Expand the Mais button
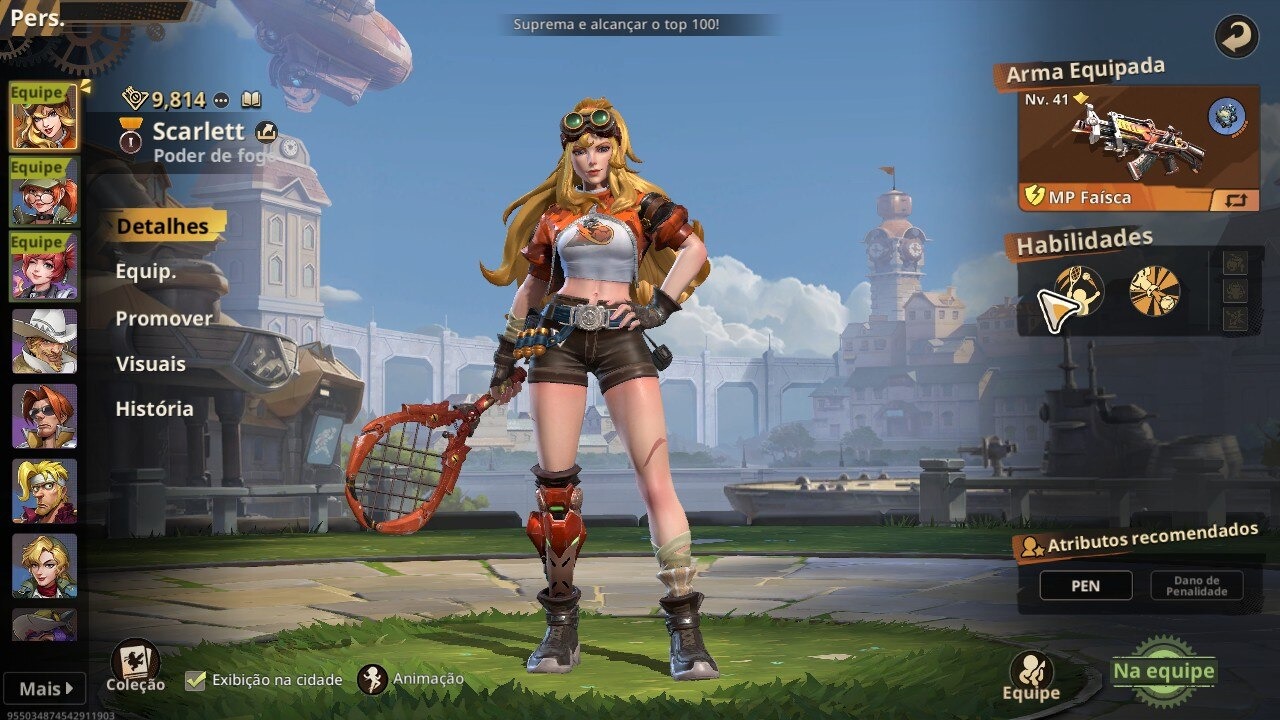The width and height of the screenshot is (1280, 720). coord(47,688)
